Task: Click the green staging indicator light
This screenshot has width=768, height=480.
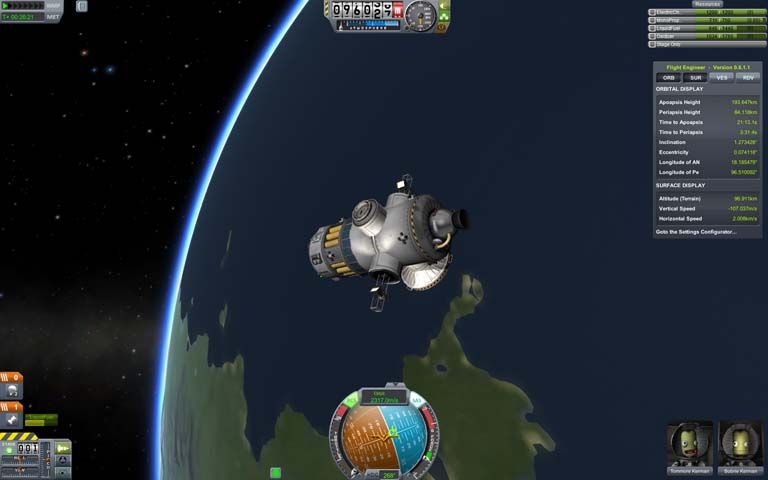Action: 10,450
